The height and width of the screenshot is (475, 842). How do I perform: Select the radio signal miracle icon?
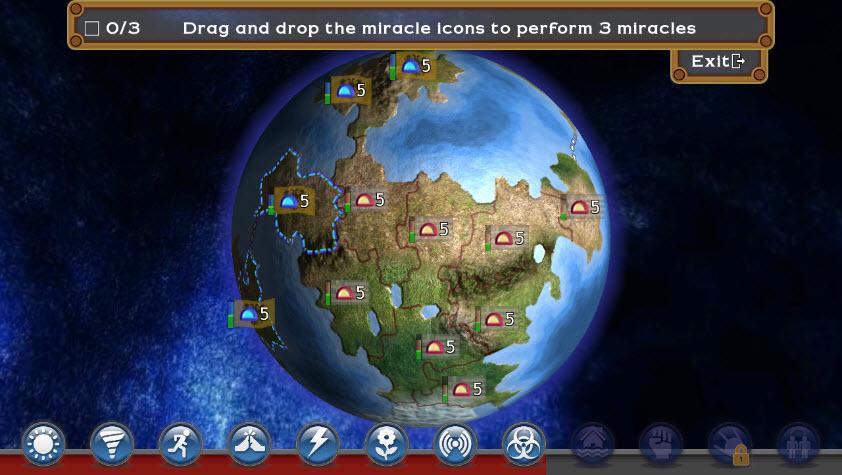(x=455, y=443)
